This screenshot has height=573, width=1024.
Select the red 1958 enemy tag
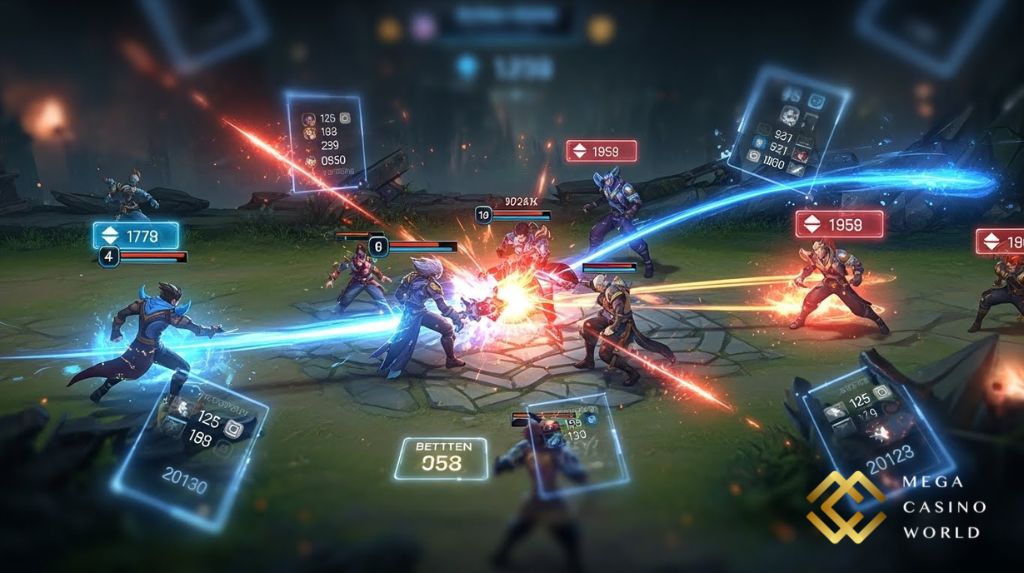point(839,224)
